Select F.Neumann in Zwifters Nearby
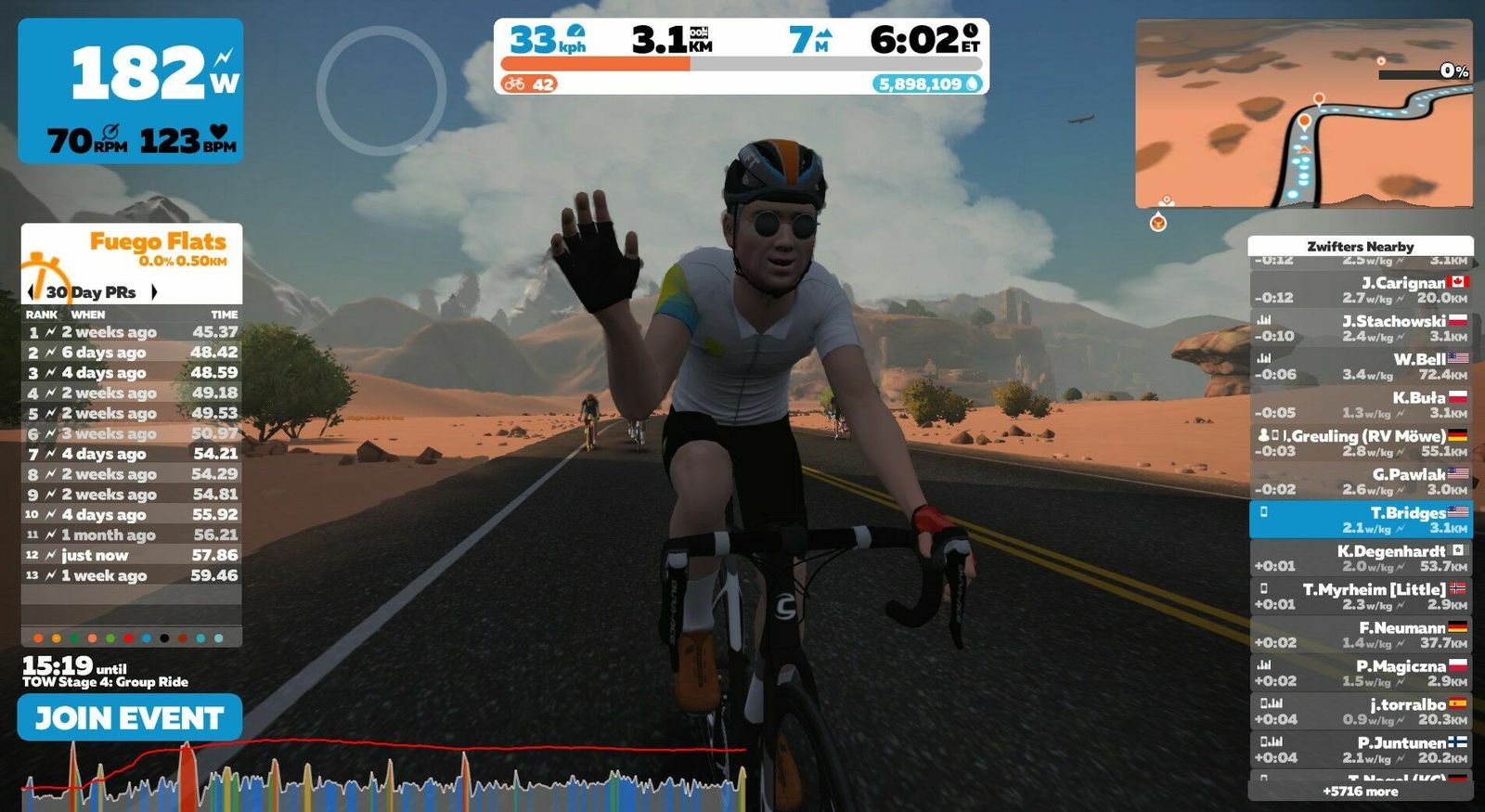Image resolution: width=1485 pixels, height=812 pixels. coord(1361,635)
